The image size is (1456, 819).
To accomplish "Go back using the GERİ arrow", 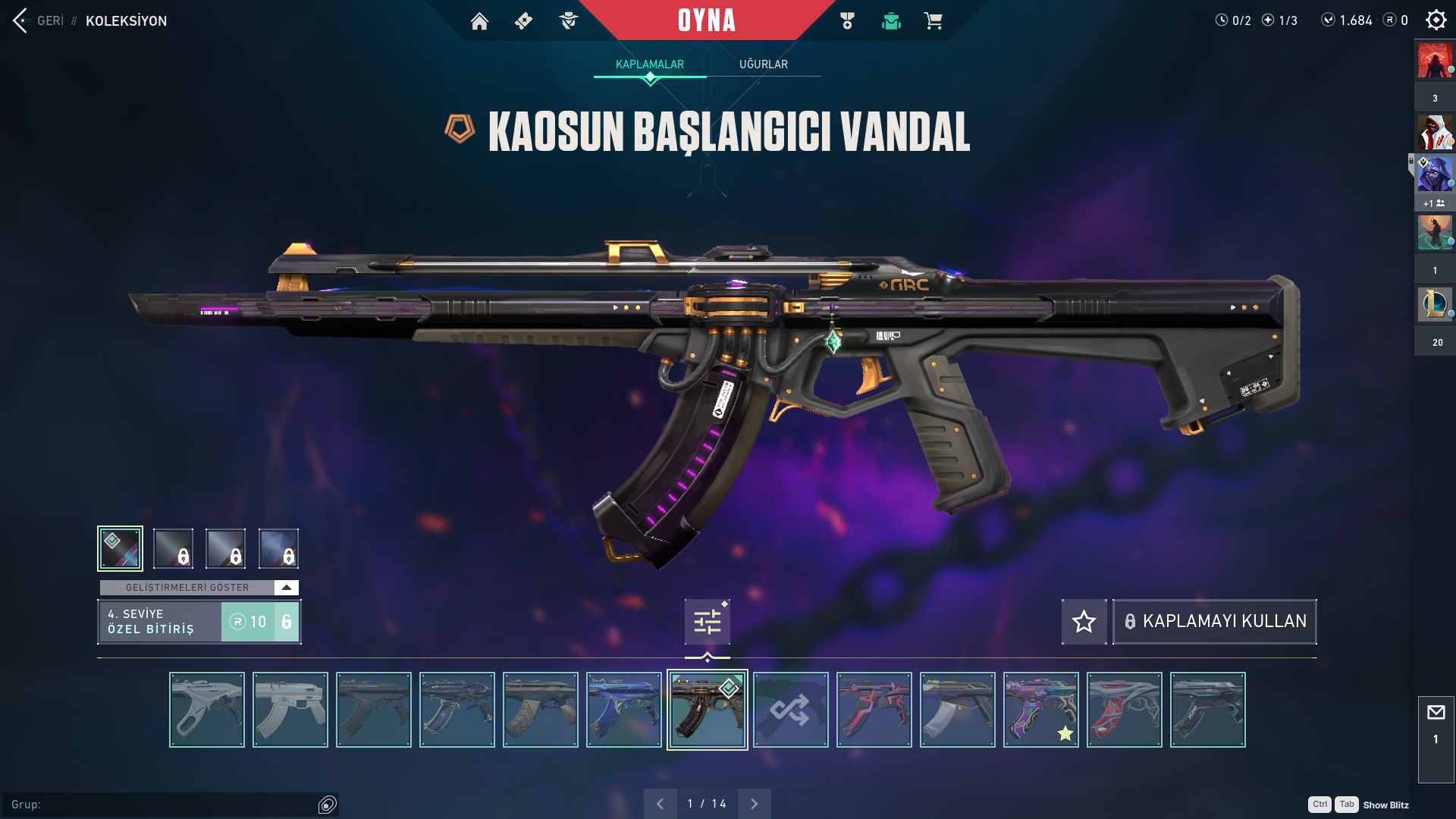I will [20, 20].
